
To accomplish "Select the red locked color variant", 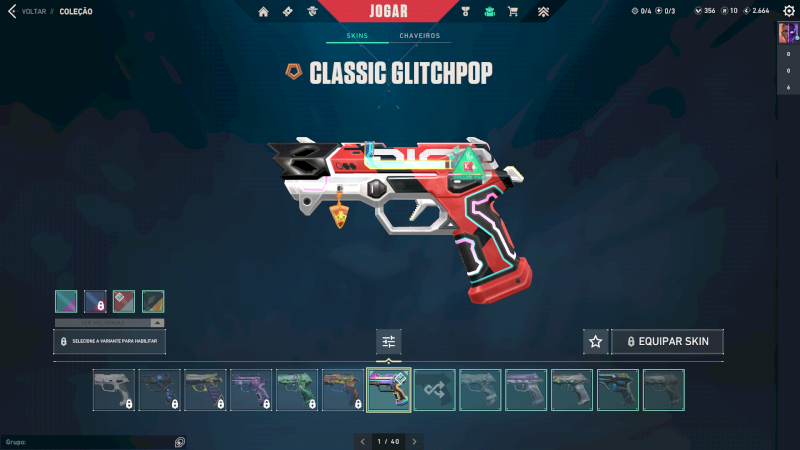I will click(124, 301).
